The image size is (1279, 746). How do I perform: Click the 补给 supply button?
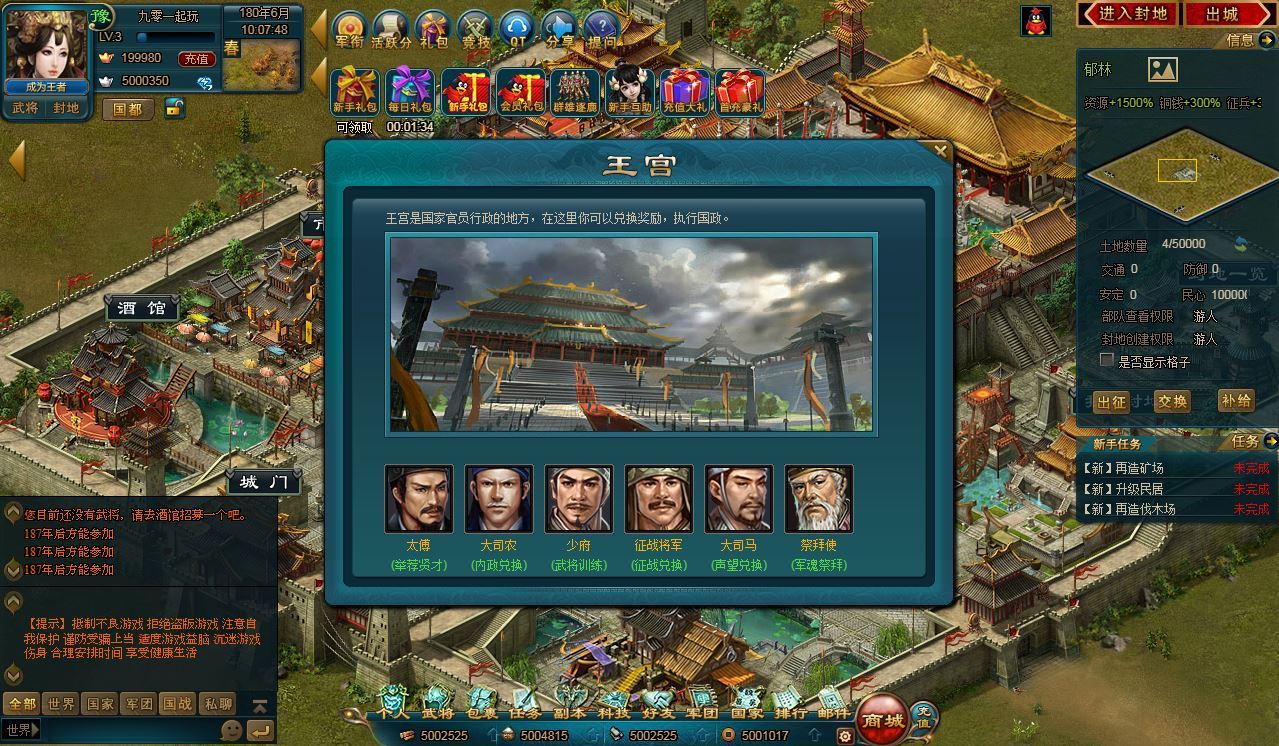point(1236,401)
